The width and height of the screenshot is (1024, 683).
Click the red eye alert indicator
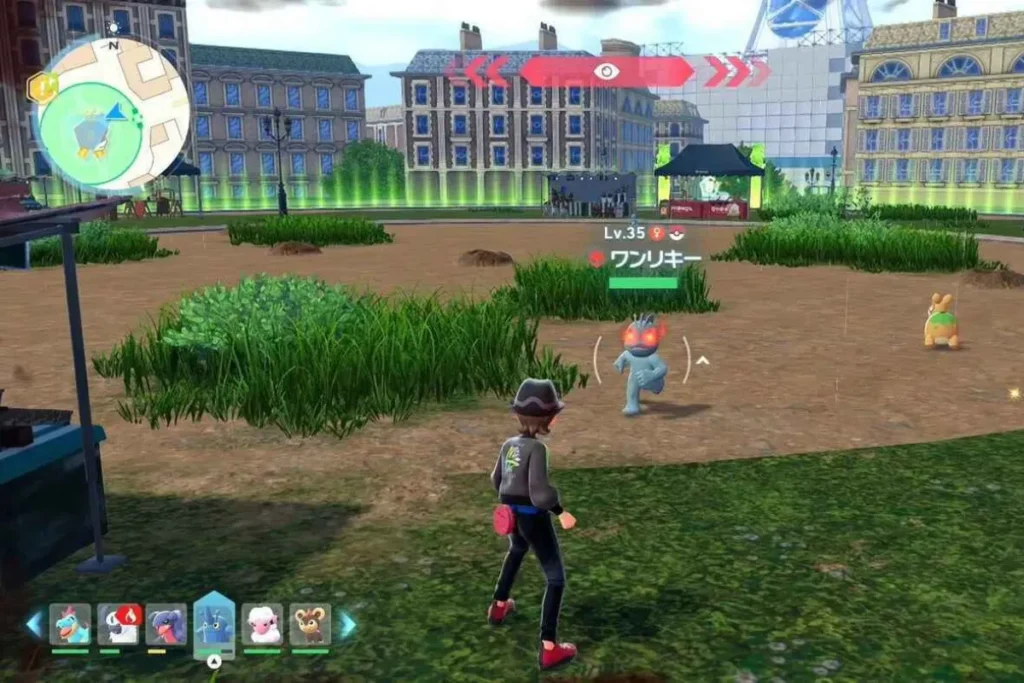pos(606,71)
